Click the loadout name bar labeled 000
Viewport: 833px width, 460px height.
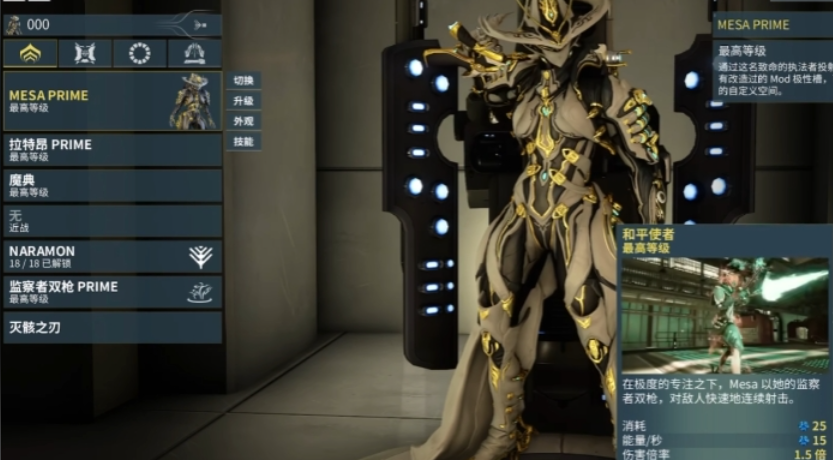112,25
